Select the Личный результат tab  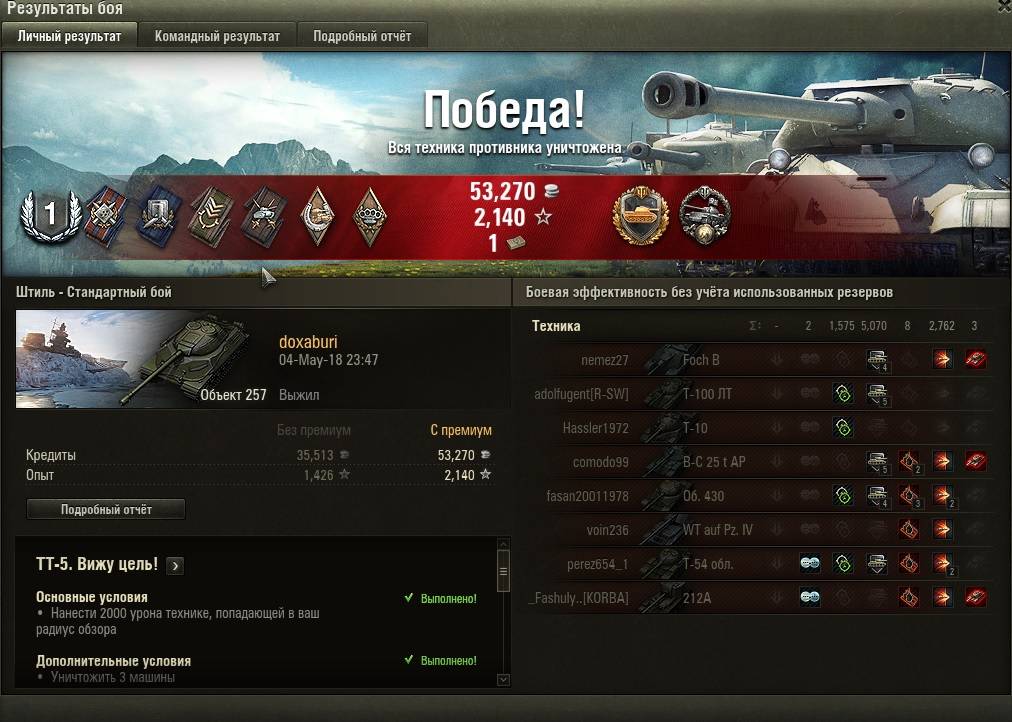point(69,36)
